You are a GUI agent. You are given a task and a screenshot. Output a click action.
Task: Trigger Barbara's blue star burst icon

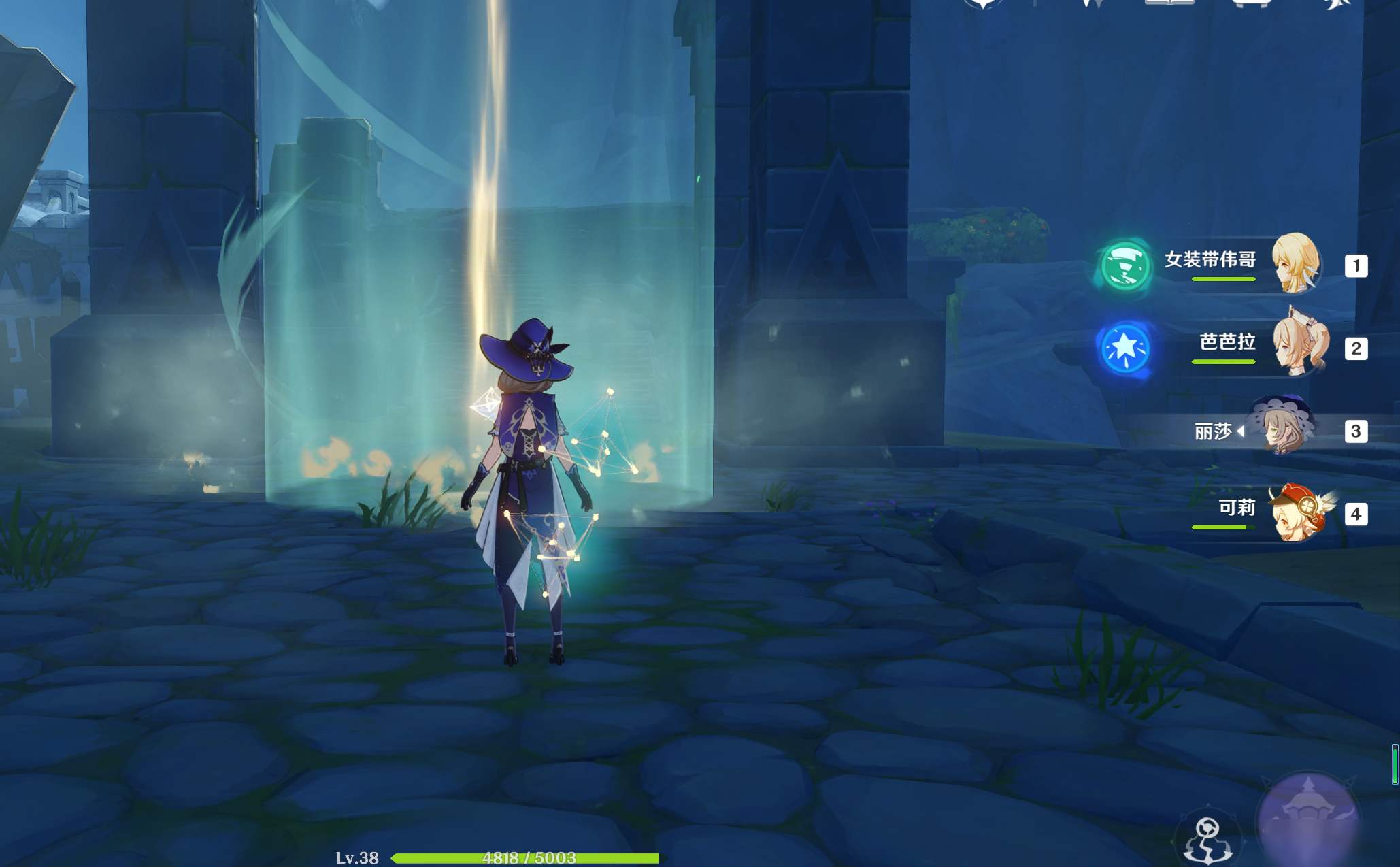[1125, 348]
